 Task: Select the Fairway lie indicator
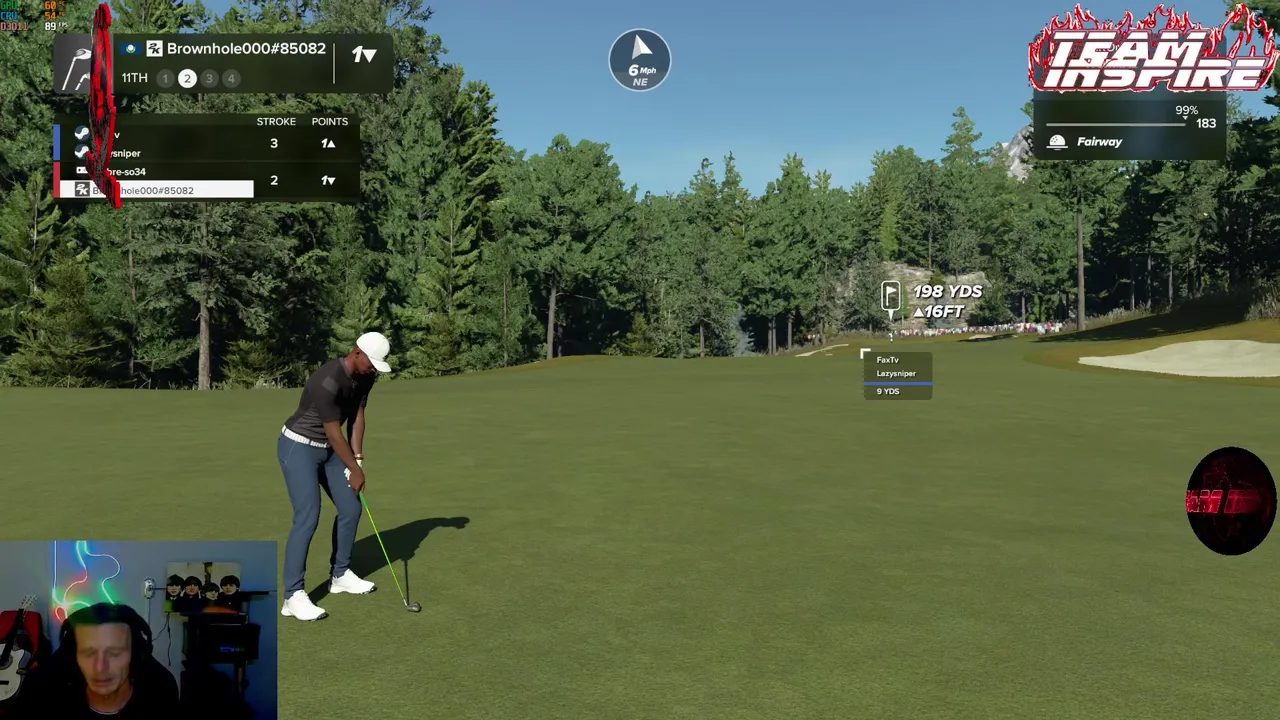pyautogui.click(x=1098, y=142)
